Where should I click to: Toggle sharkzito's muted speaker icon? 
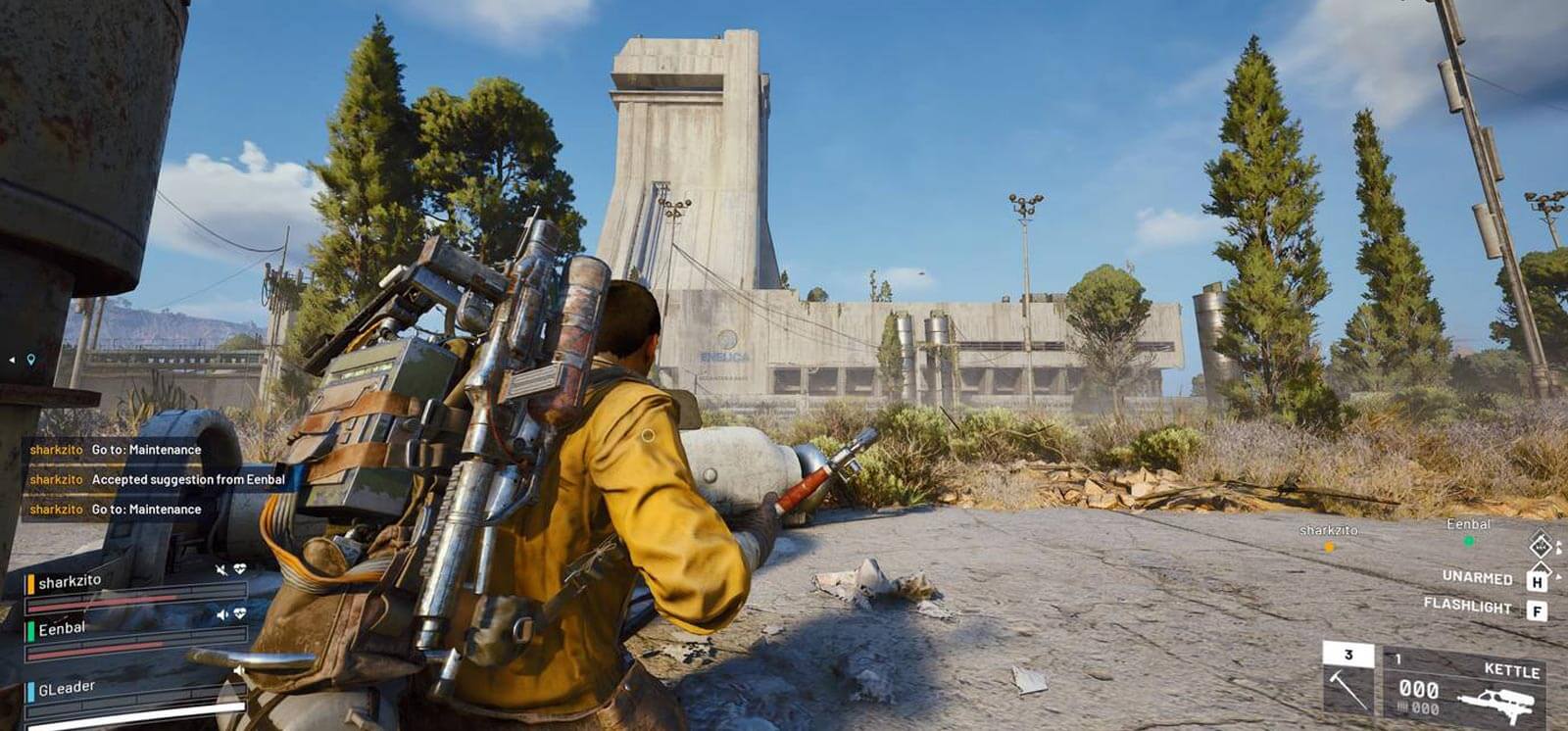(x=221, y=569)
